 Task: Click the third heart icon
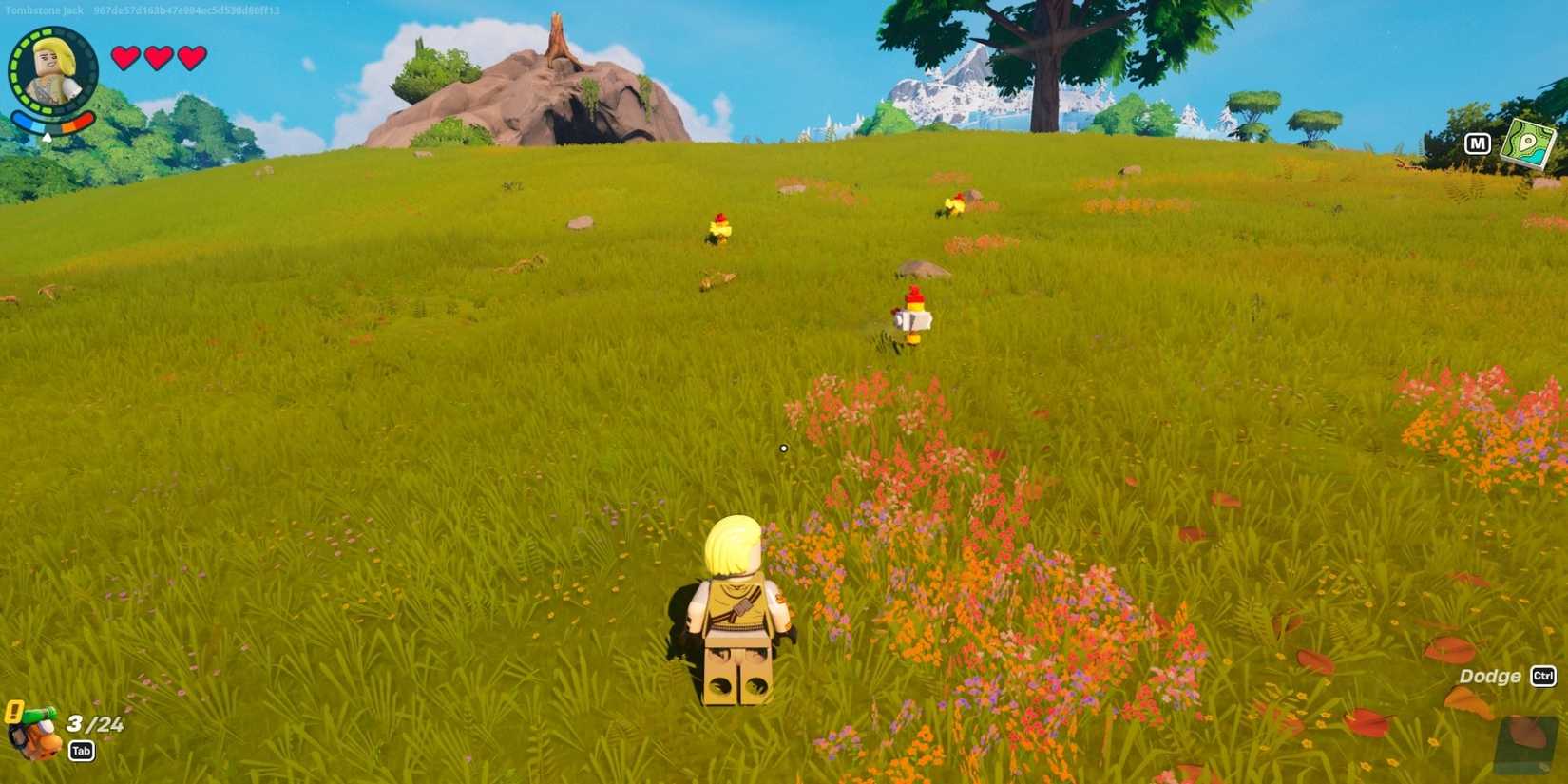(x=190, y=59)
